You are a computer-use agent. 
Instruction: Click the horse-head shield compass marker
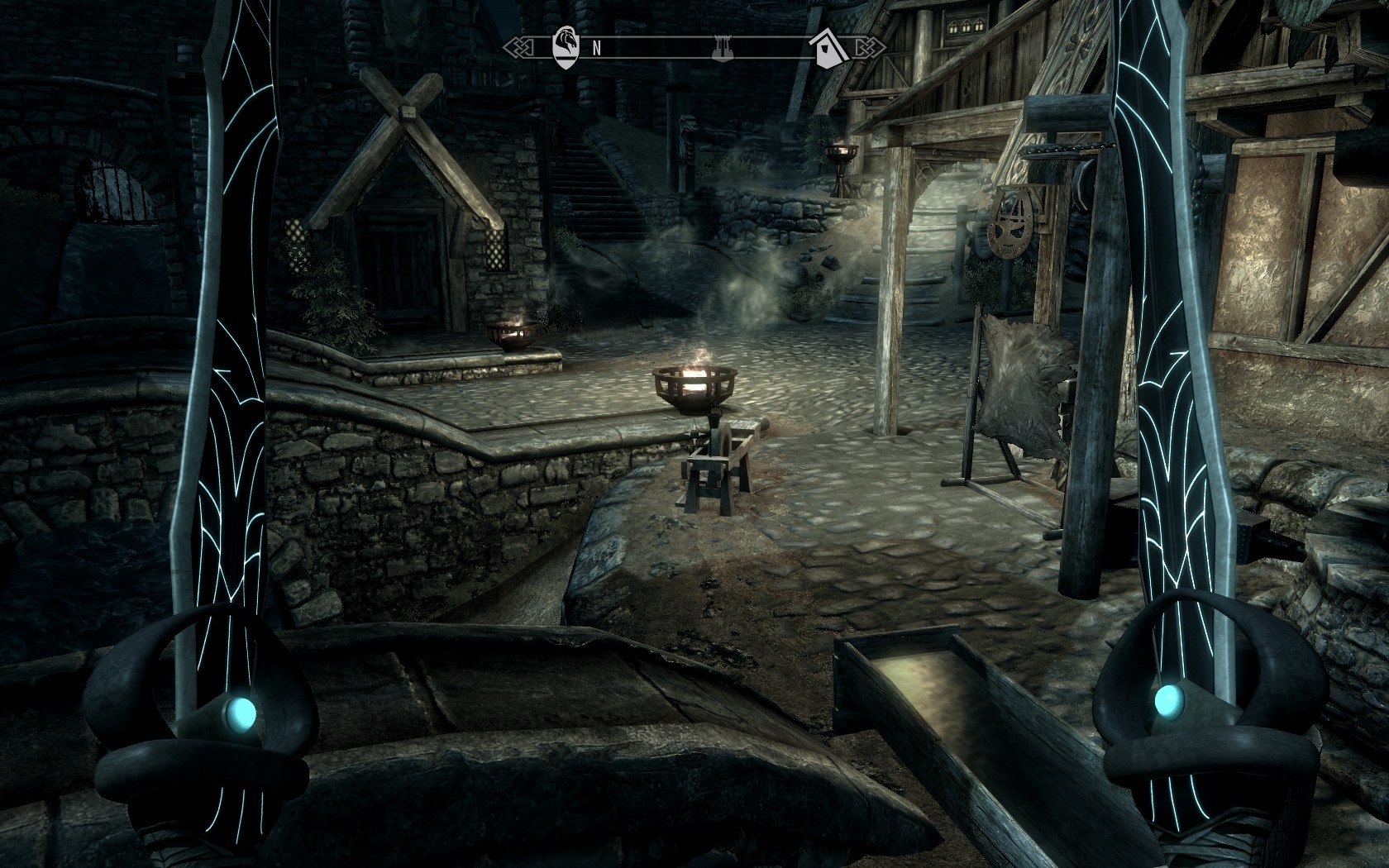coord(566,46)
